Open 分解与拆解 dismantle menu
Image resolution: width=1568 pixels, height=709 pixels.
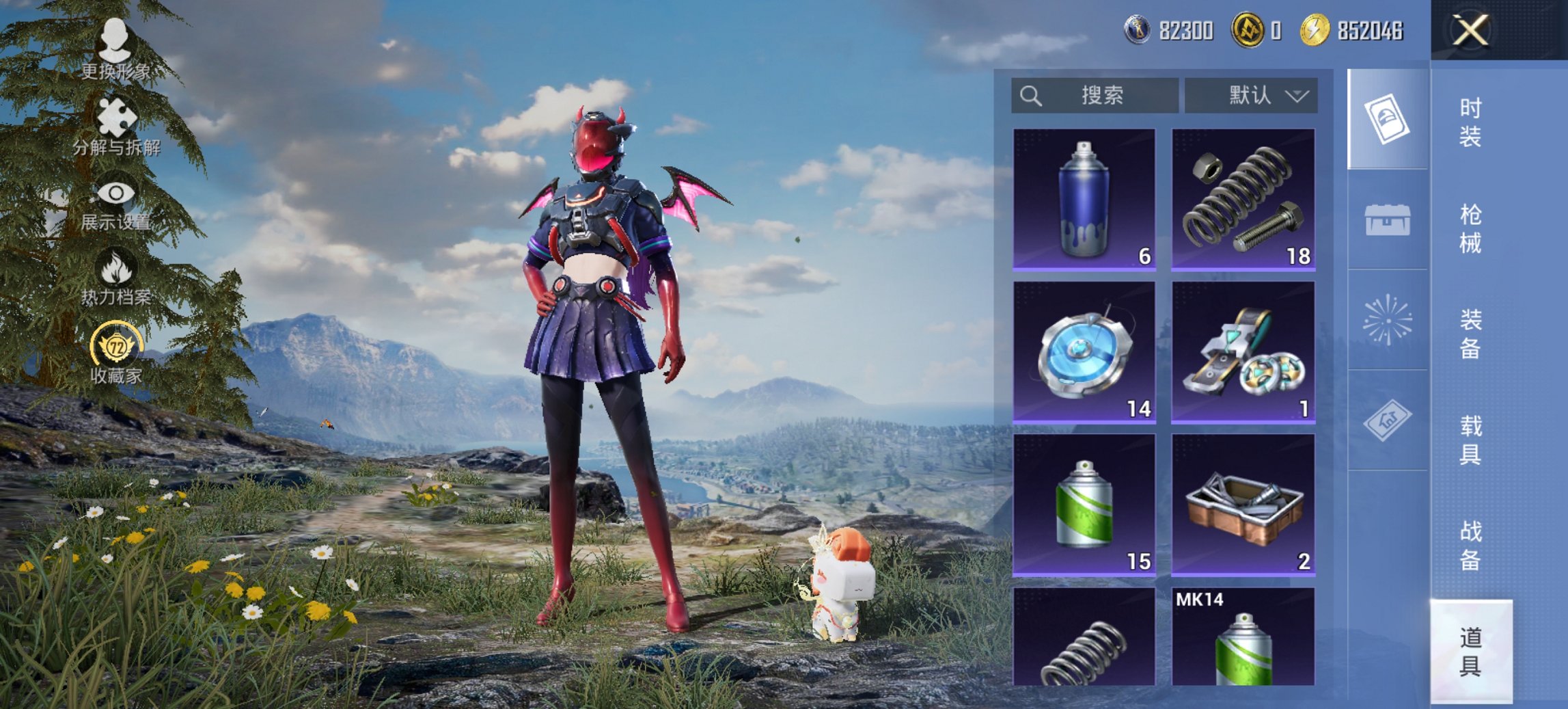click(x=116, y=127)
